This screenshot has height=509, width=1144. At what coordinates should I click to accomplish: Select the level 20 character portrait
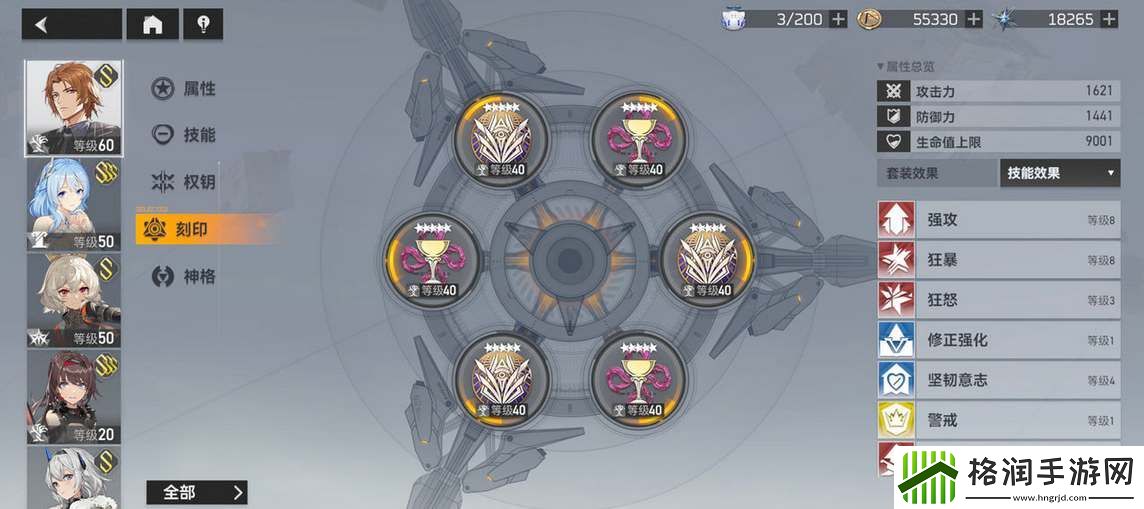pyautogui.click(x=73, y=396)
